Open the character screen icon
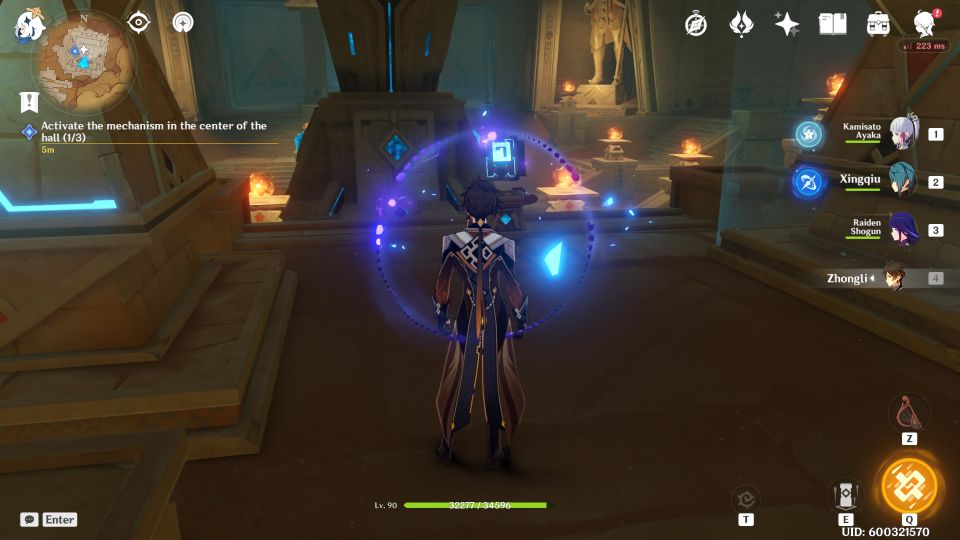The height and width of the screenshot is (540, 960). point(926,24)
